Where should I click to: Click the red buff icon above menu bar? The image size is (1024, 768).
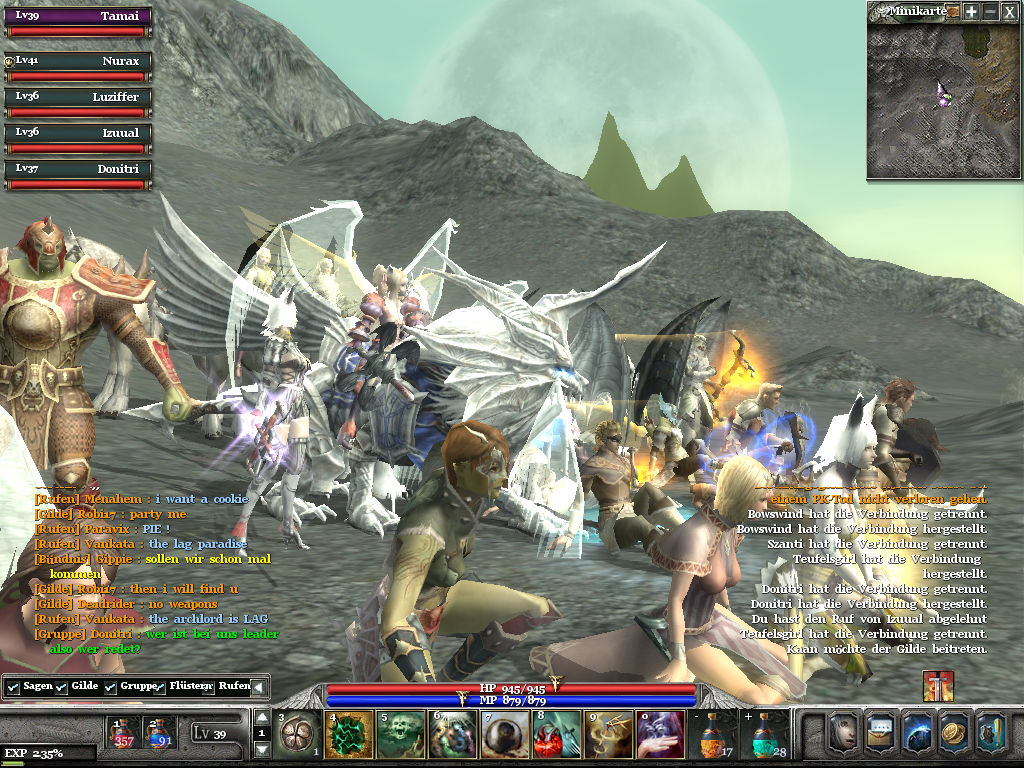(938, 686)
